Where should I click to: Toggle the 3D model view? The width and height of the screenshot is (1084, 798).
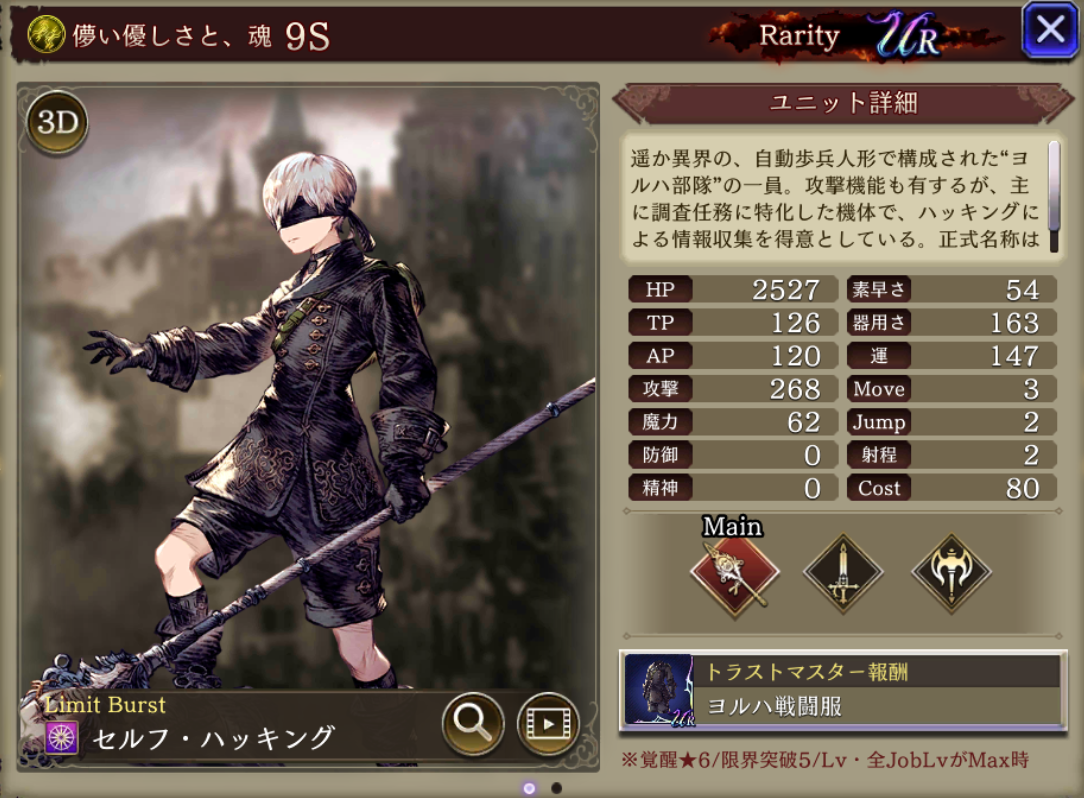(57, 123)
